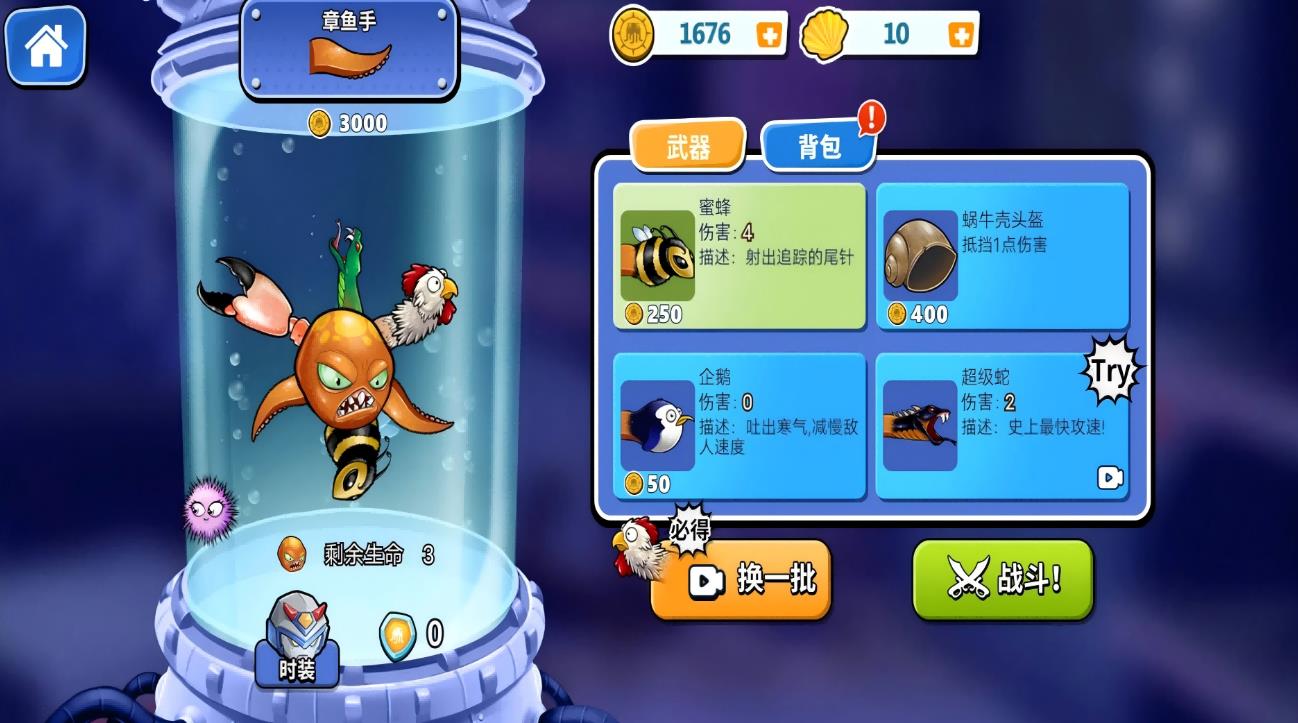Select the 蜜蜂 bee weapon card icon

click(x=657, y=256)
